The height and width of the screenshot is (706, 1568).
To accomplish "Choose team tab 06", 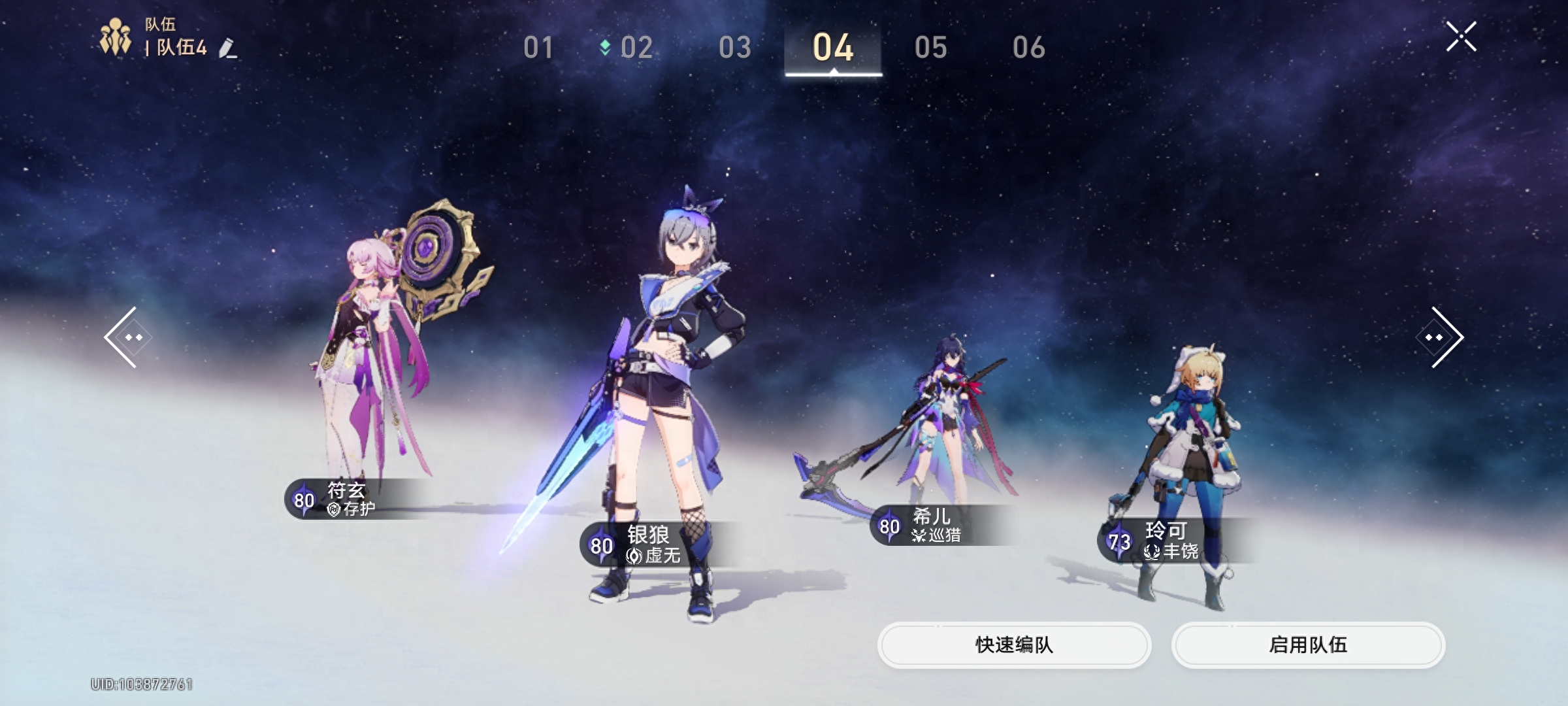I will [x=1029, y=48].
